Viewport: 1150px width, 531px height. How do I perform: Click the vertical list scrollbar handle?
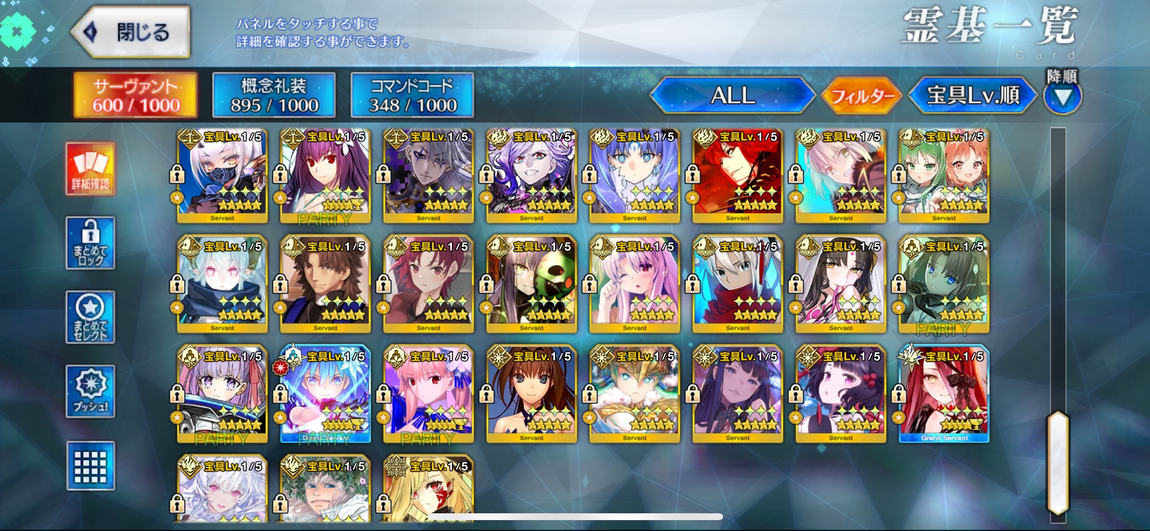[x=1057, y=463]
